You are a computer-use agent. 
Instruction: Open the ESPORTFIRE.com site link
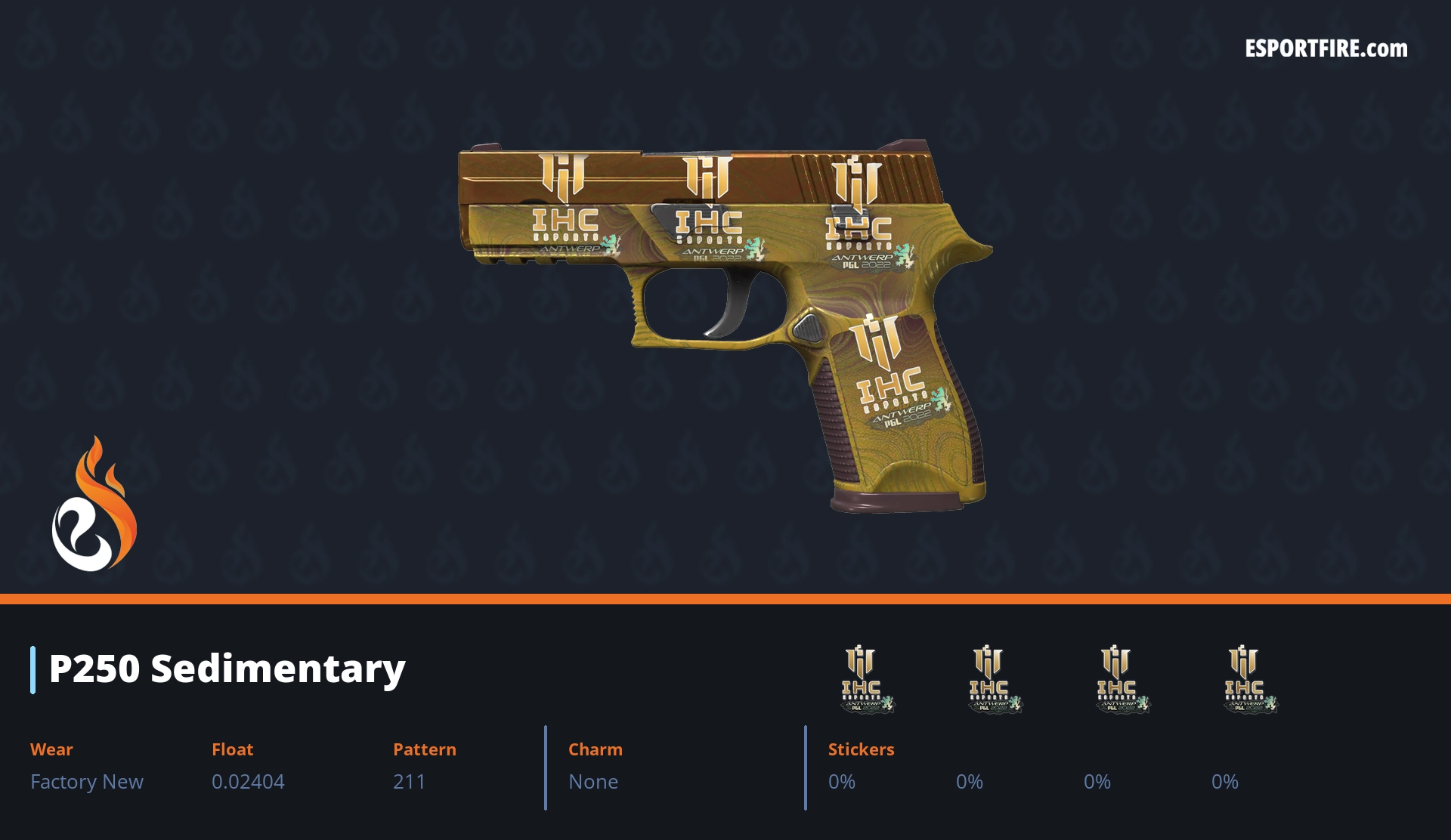point(1326,49)
